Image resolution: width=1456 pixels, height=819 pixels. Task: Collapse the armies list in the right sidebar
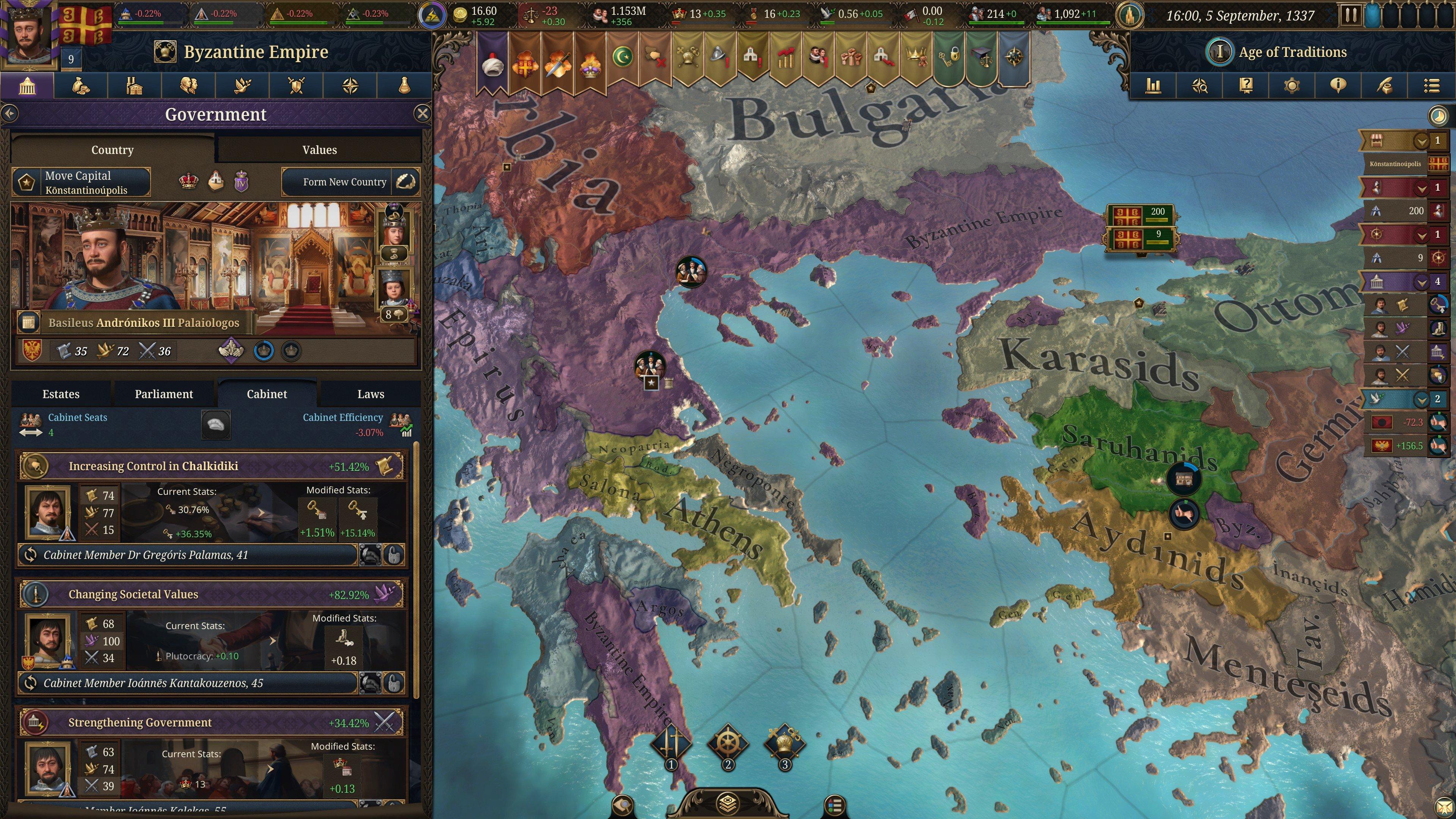(x=1422, y=188)
